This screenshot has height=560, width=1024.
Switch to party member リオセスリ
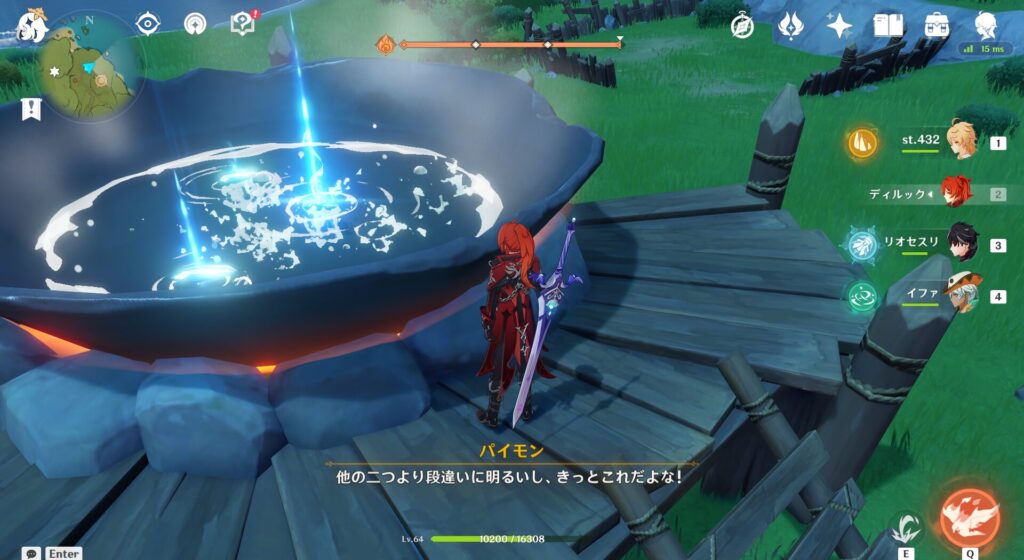pos(961,244)
